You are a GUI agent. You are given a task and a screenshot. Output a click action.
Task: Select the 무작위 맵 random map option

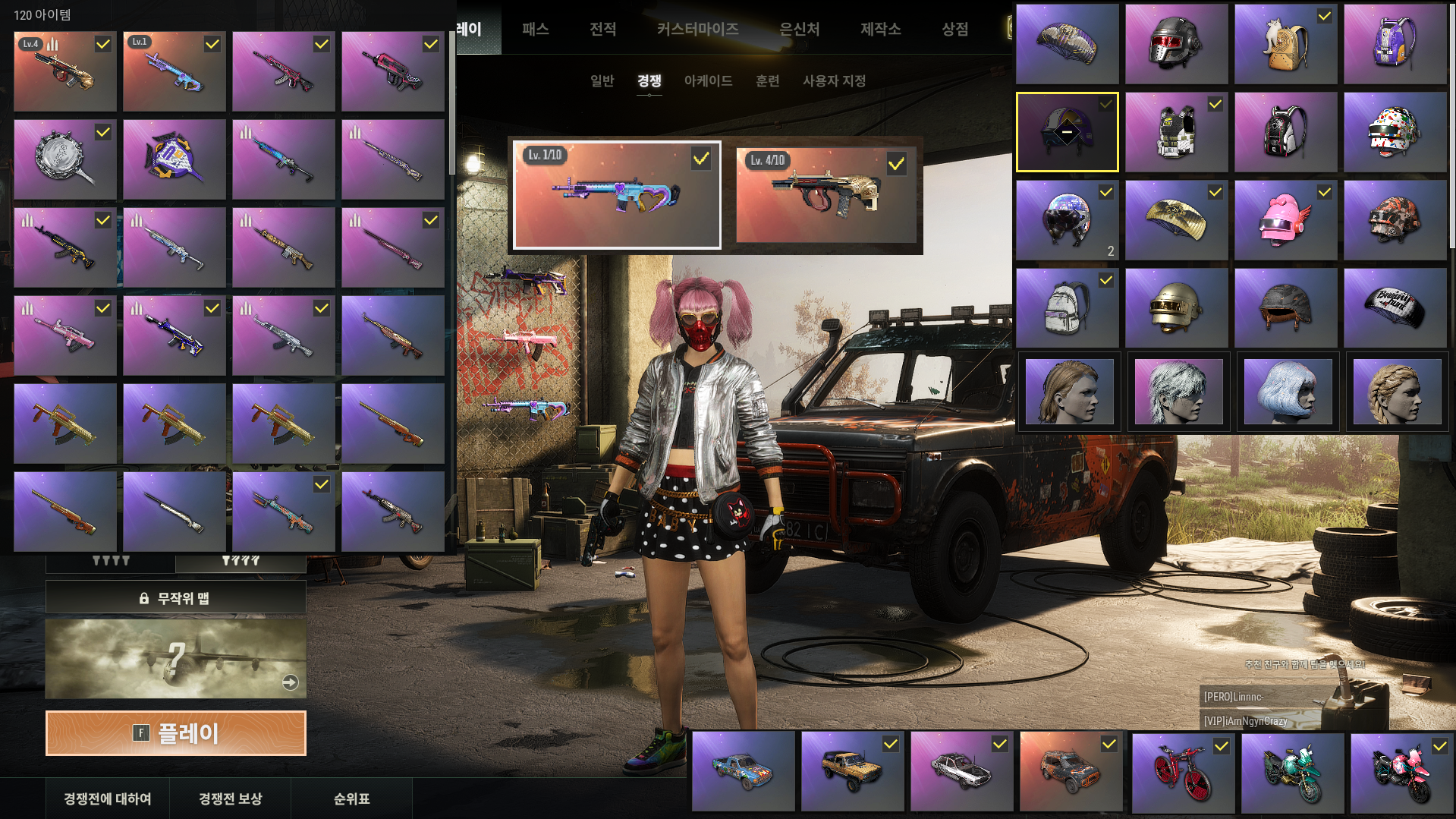click(x=176, y=598)
